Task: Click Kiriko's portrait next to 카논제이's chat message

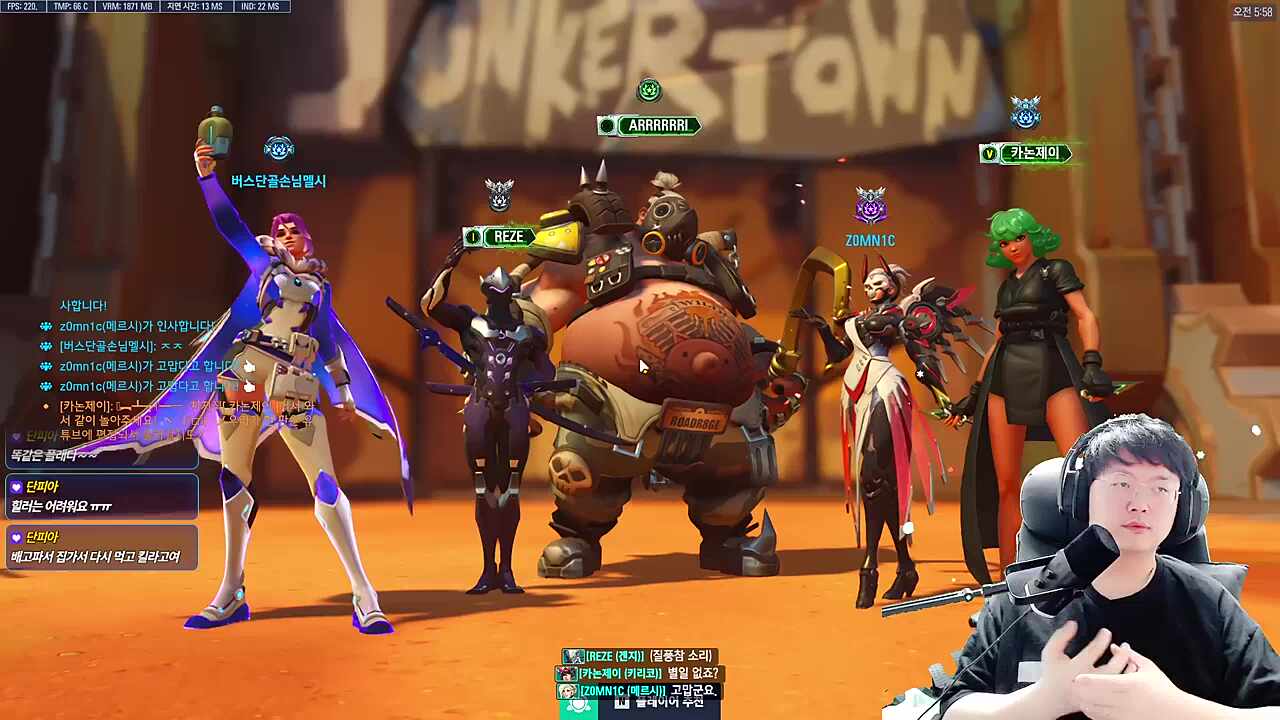Action: 568,672
